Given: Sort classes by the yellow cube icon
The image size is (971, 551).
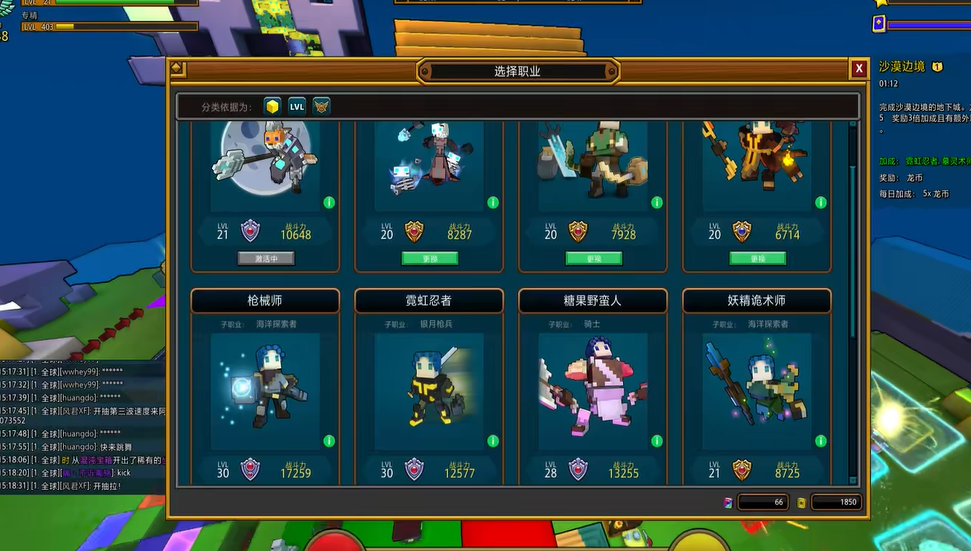Looking at the screenshot, I should [272, 106].
